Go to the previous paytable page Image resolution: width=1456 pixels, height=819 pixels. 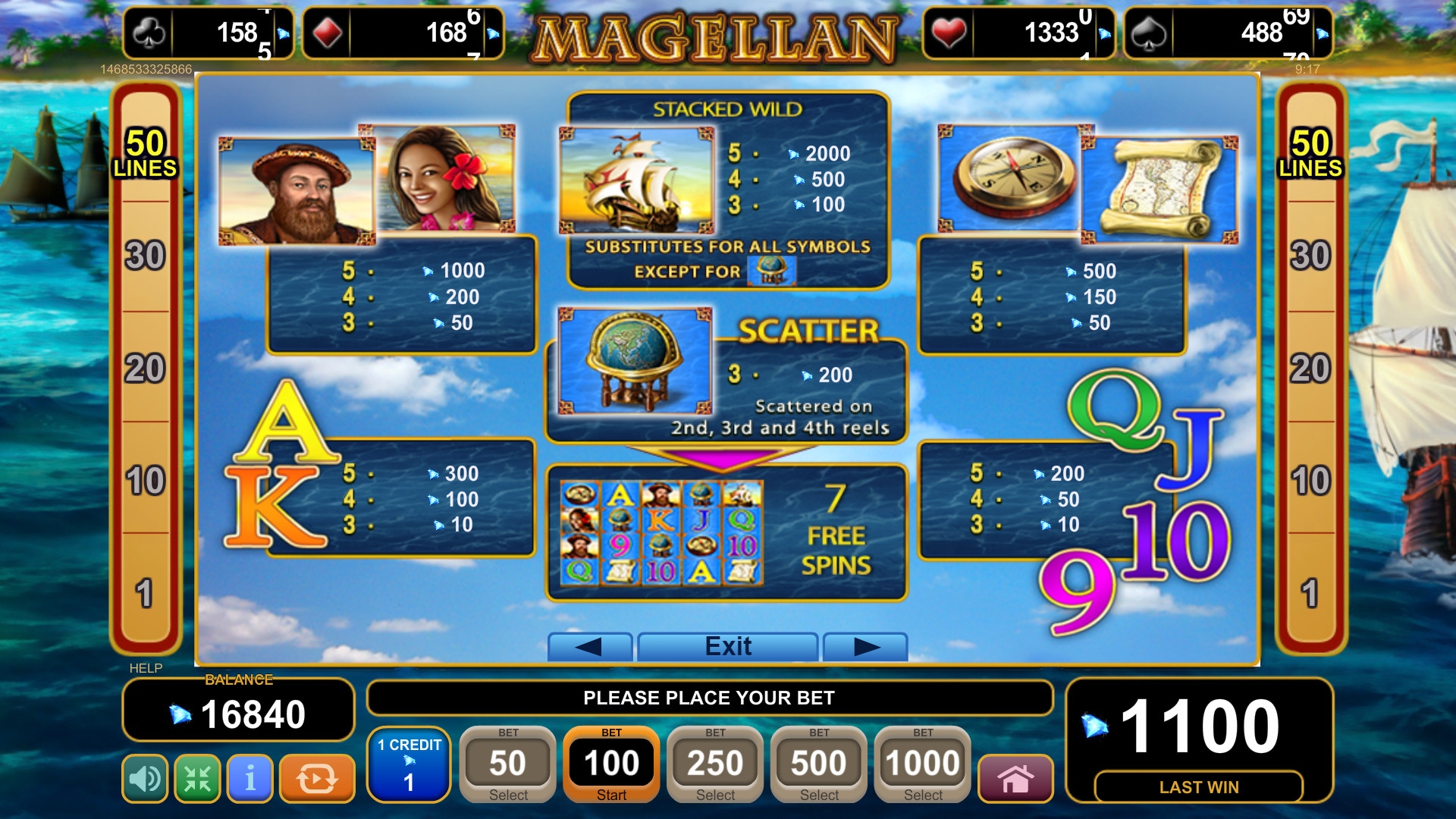(589, 646)
